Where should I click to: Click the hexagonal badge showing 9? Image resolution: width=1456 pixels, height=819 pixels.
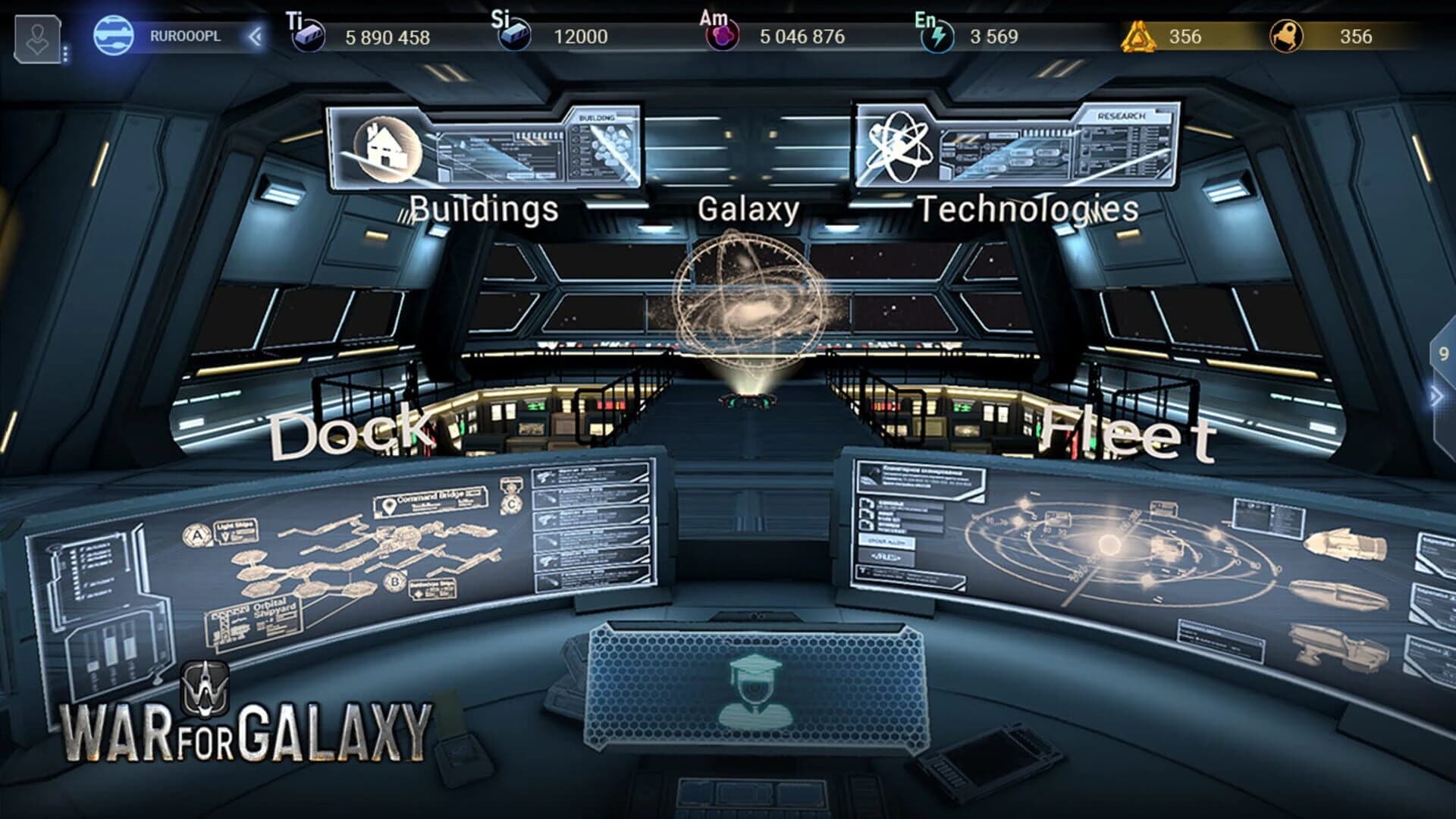1442,352
